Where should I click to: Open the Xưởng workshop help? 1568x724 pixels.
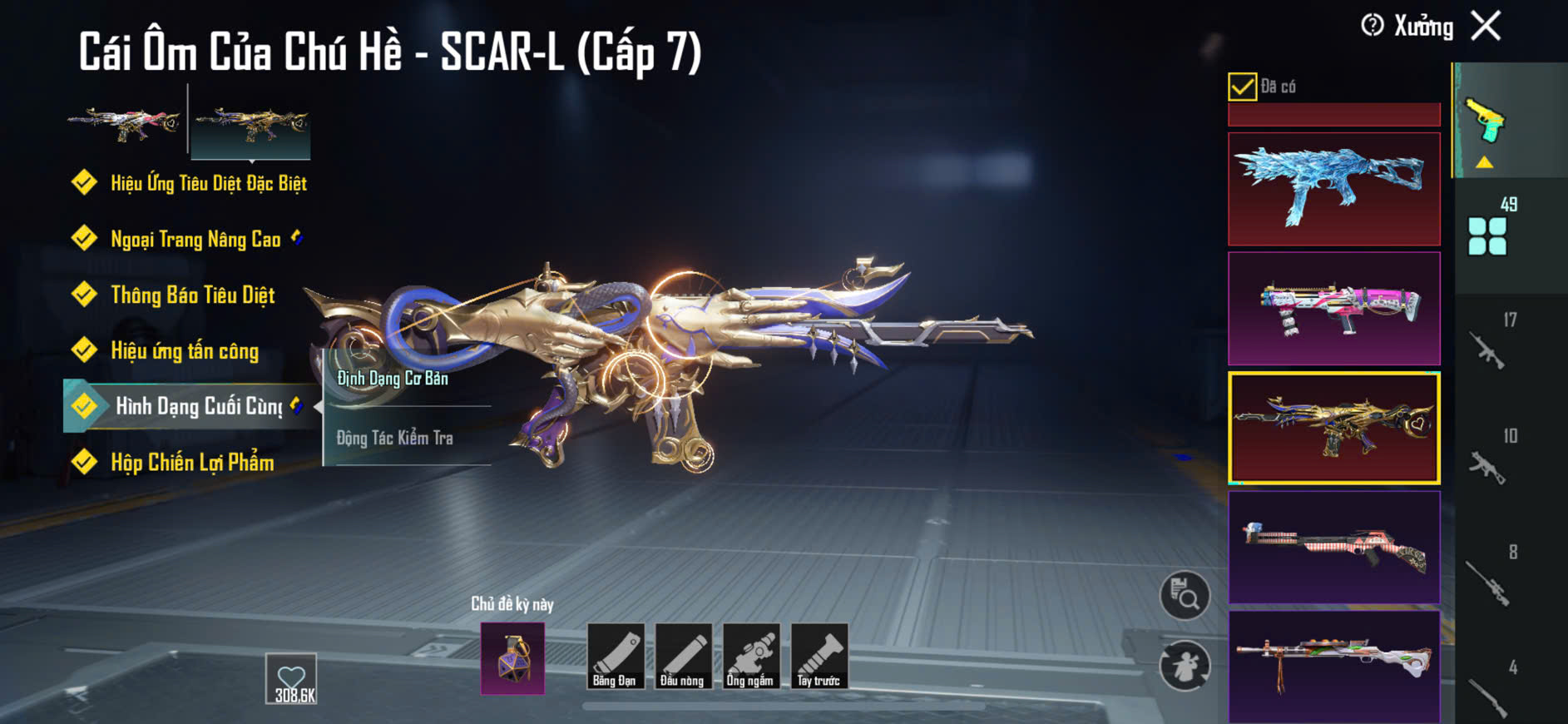coord(1373,26)
